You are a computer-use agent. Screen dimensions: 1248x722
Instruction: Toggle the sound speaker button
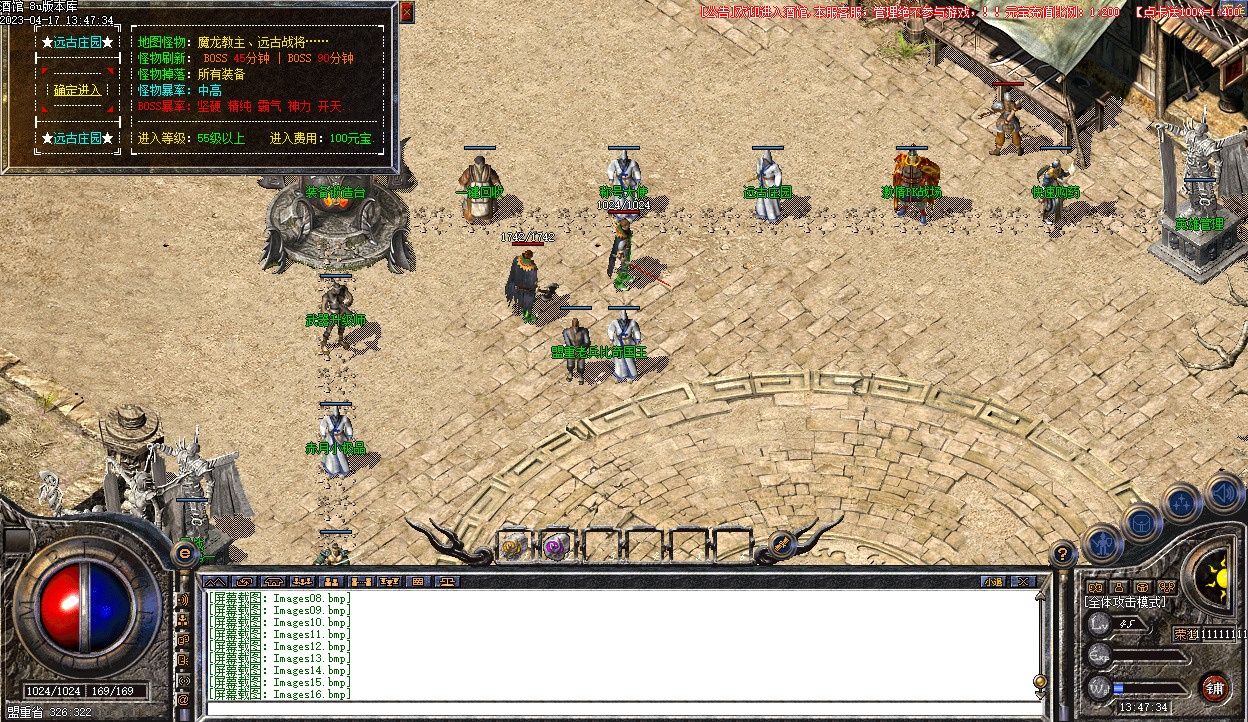(x=1222, y=491)
